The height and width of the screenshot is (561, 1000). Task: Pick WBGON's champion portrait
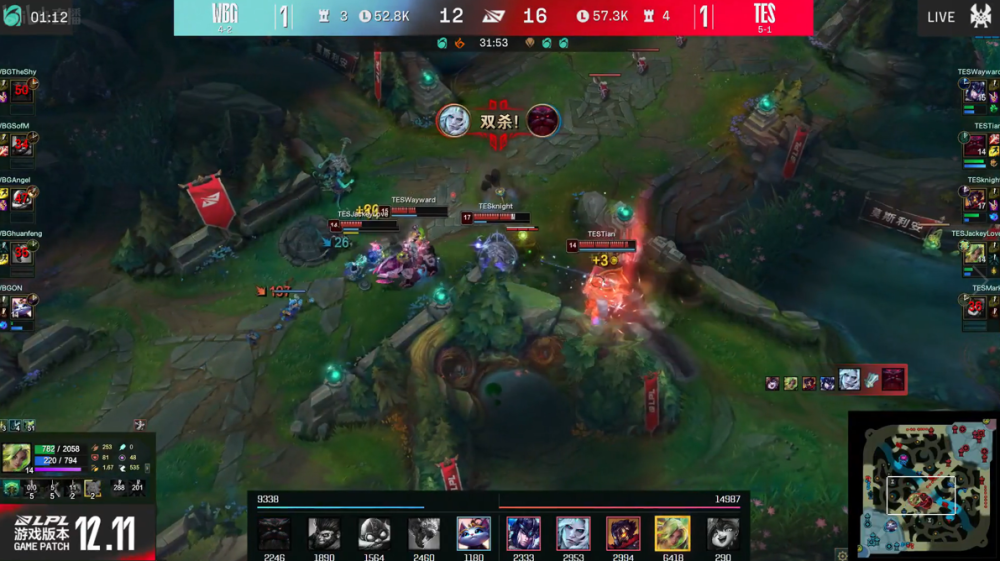pos(19,308)
